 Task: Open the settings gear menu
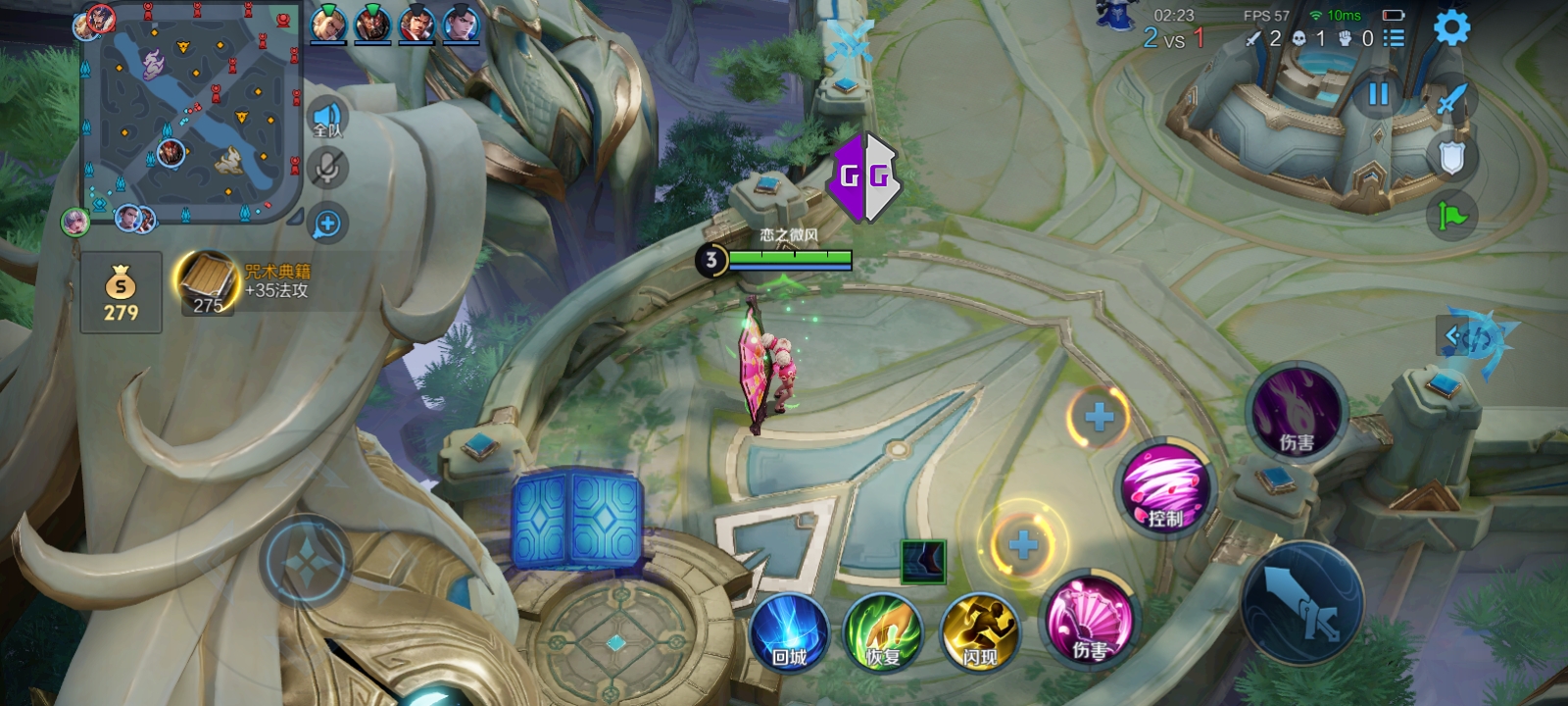tap(1451, 28)
